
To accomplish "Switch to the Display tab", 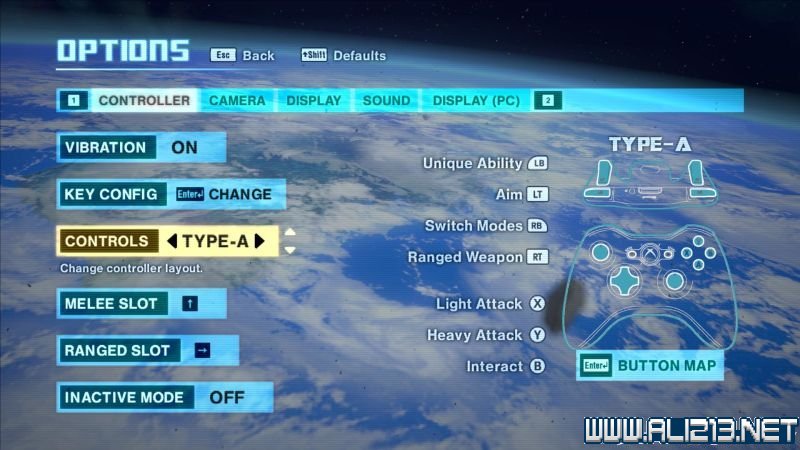I will 314,100.
